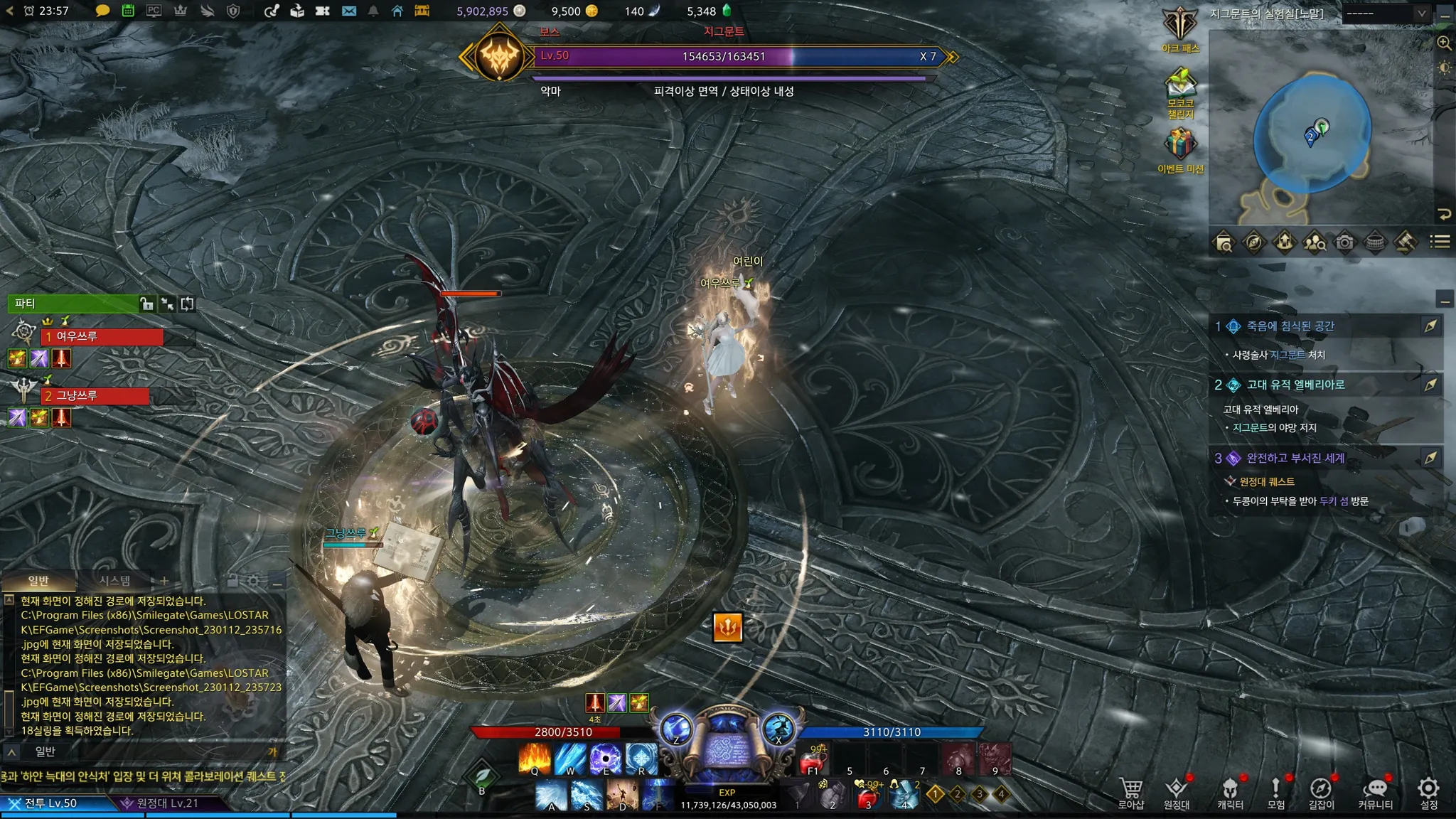Switch to the 시스템 chat tab
1456x819 pixels.
[114, 581]
